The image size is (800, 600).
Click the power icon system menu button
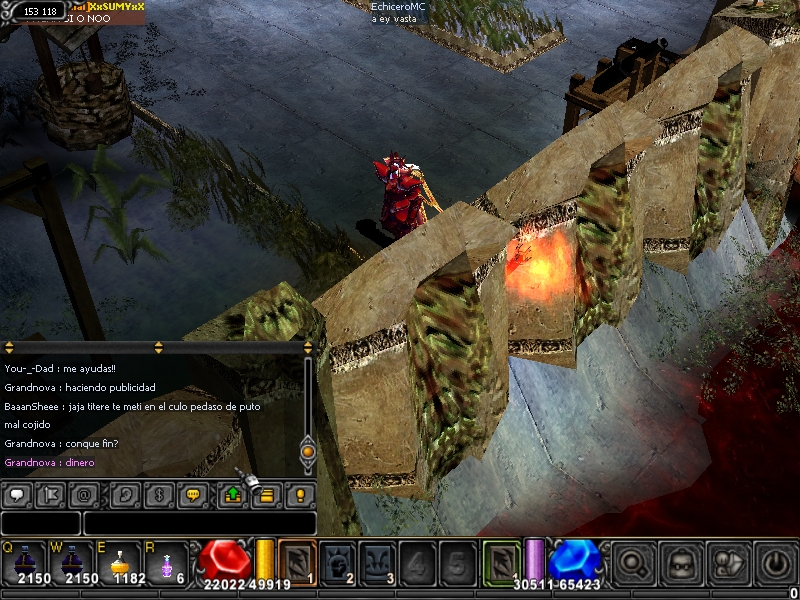(x=776, y=562)
